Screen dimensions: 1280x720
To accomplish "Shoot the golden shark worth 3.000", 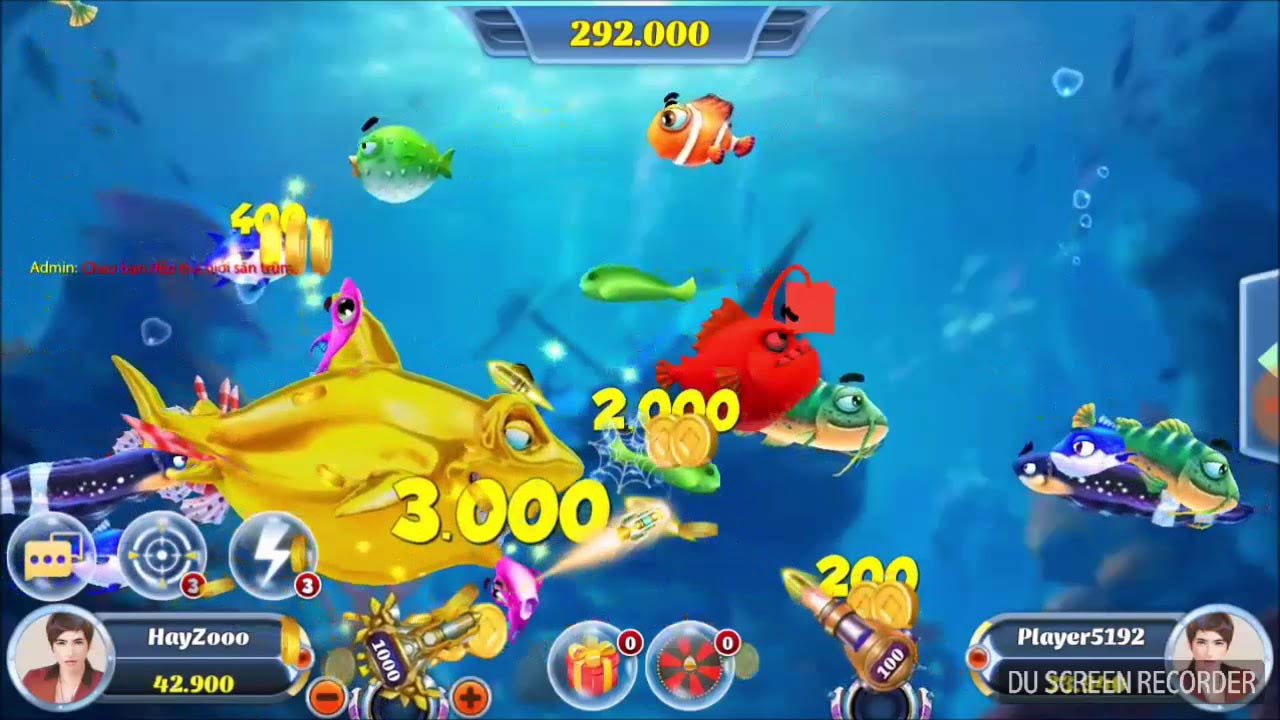I will click(x=370, y=430).
